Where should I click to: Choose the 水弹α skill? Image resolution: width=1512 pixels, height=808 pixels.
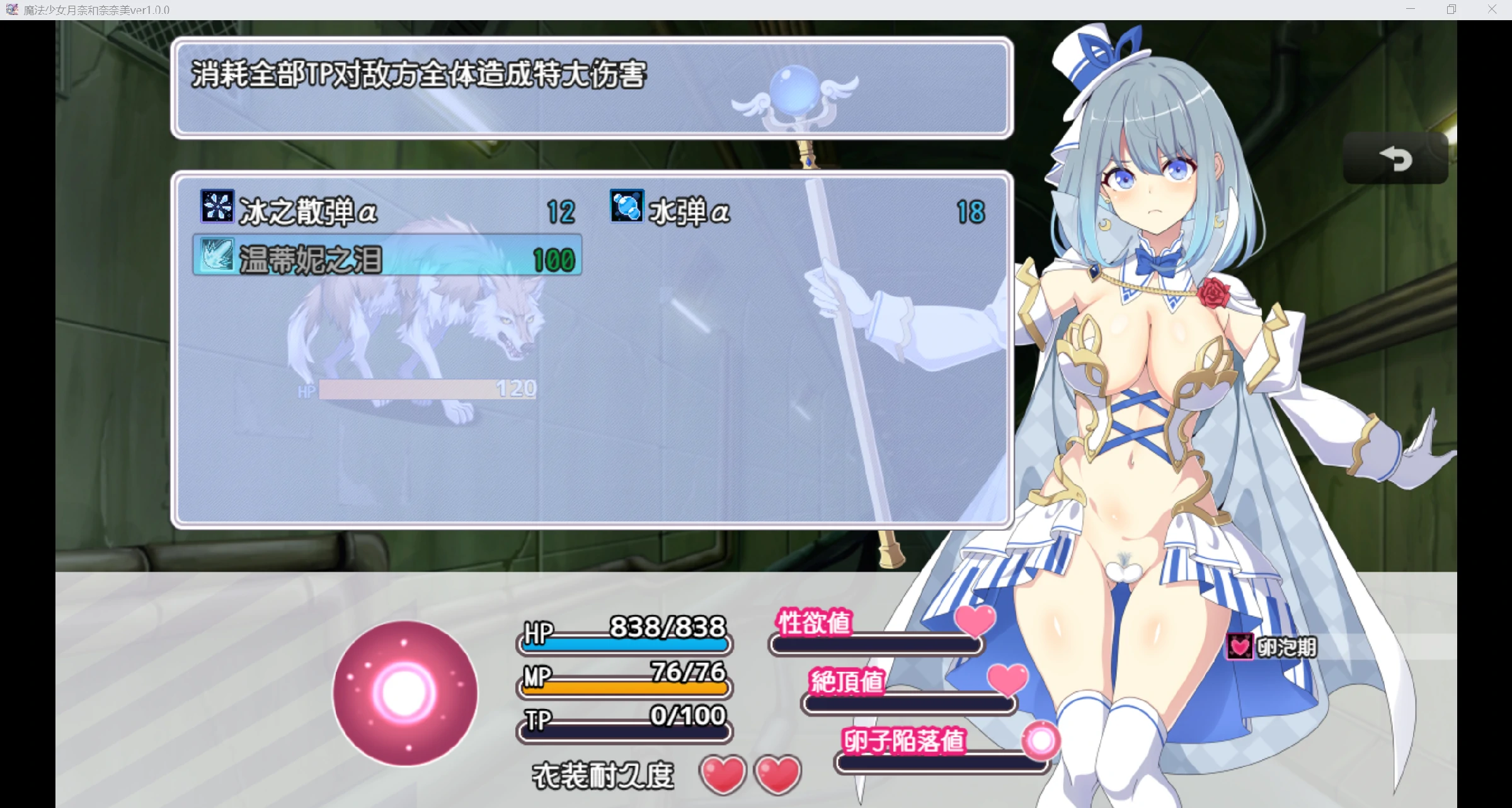pos(796,210)
